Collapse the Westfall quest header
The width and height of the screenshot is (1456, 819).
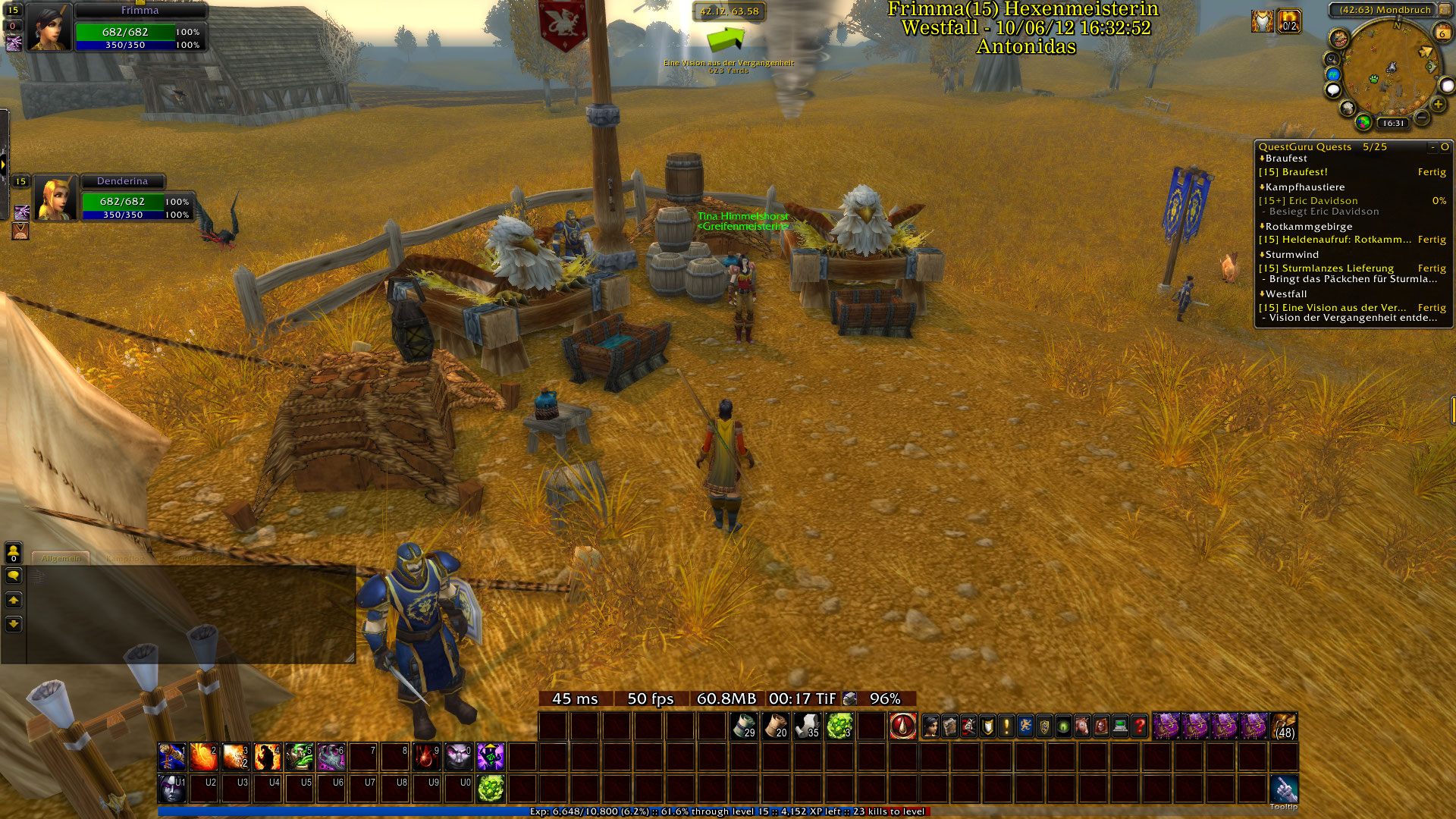click(x=1285, y=294)
